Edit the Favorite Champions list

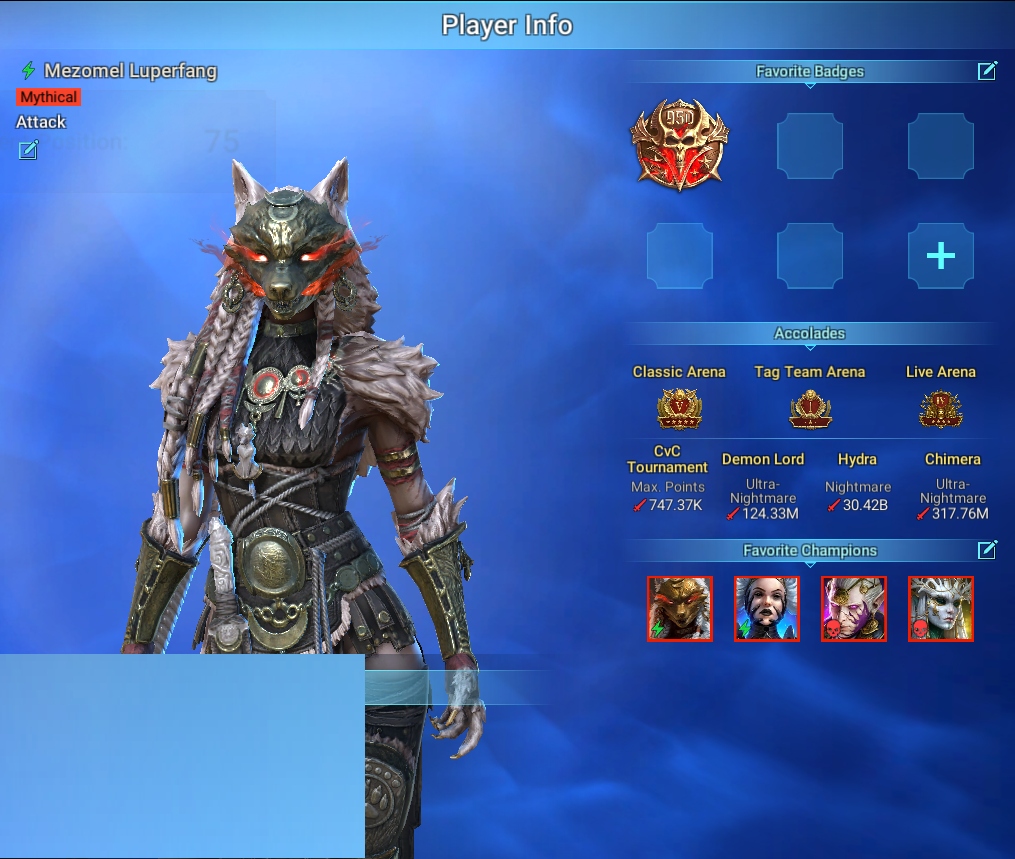[x=987, y=549]
